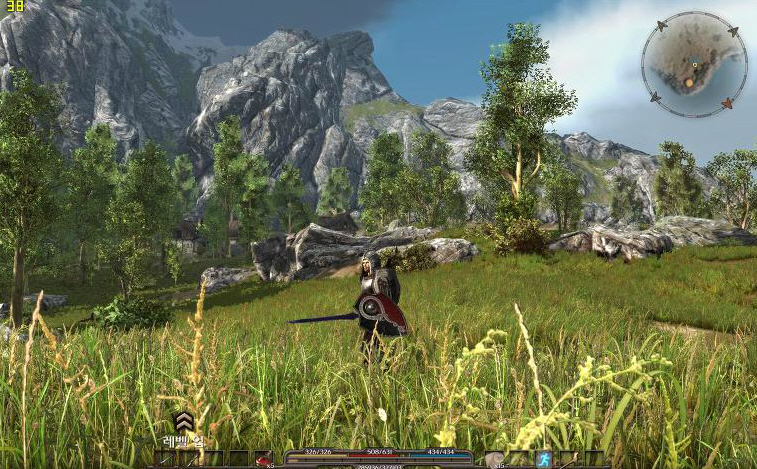This screenshot has width=757, height=469.
Task: Activate the blue running figure skill
Action: (x=543, y=459)
